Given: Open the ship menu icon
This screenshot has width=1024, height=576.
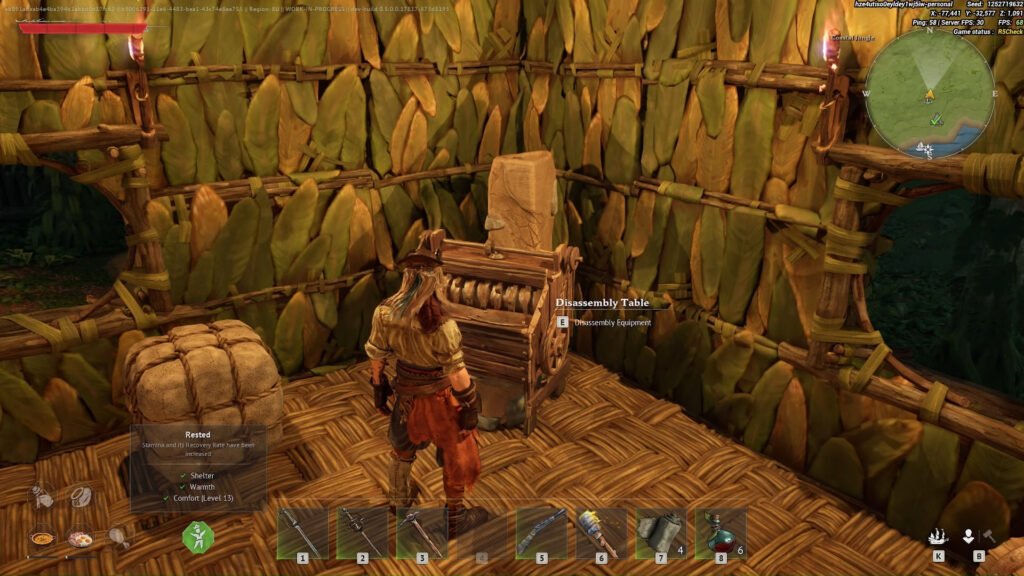Looking at the screenshot, I should (x=938, y=536).
